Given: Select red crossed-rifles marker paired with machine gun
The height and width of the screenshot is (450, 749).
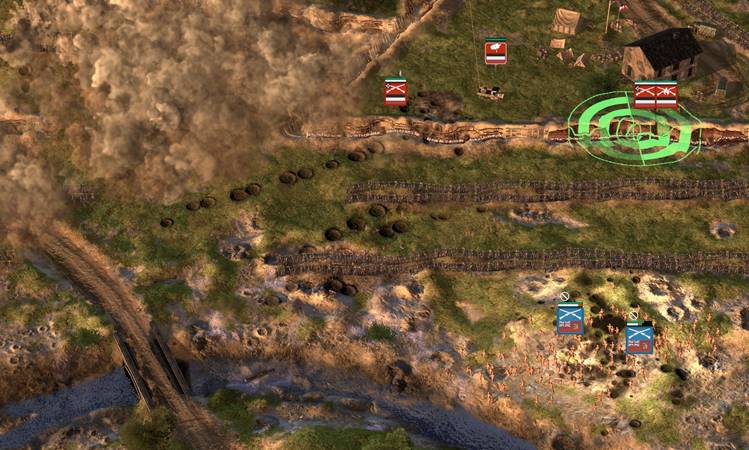Looking at the screenshot, I should pos(645,96).
